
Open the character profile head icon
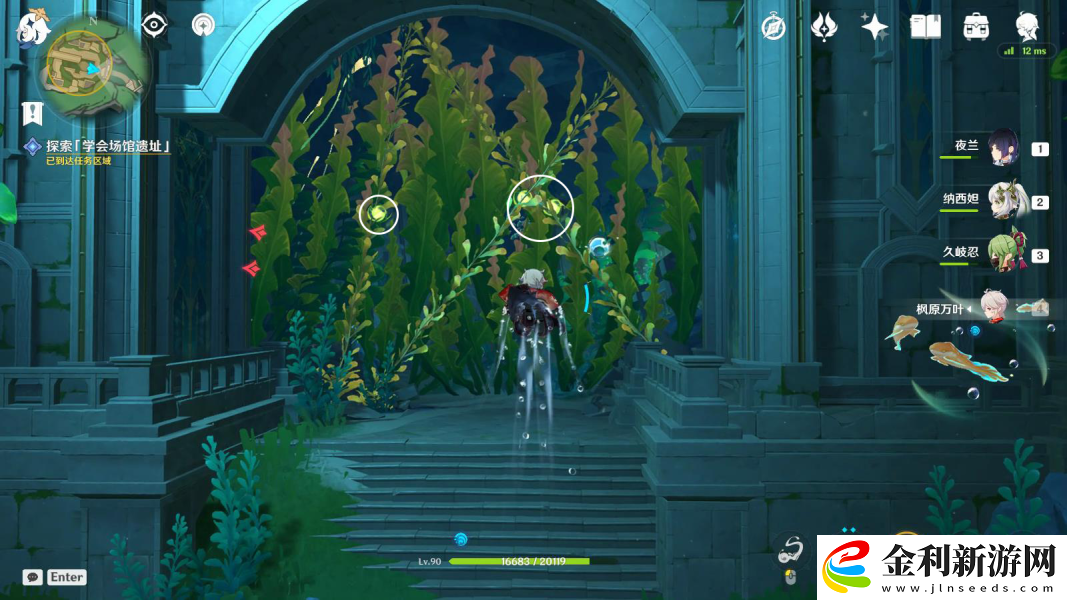coord(1027,25)
